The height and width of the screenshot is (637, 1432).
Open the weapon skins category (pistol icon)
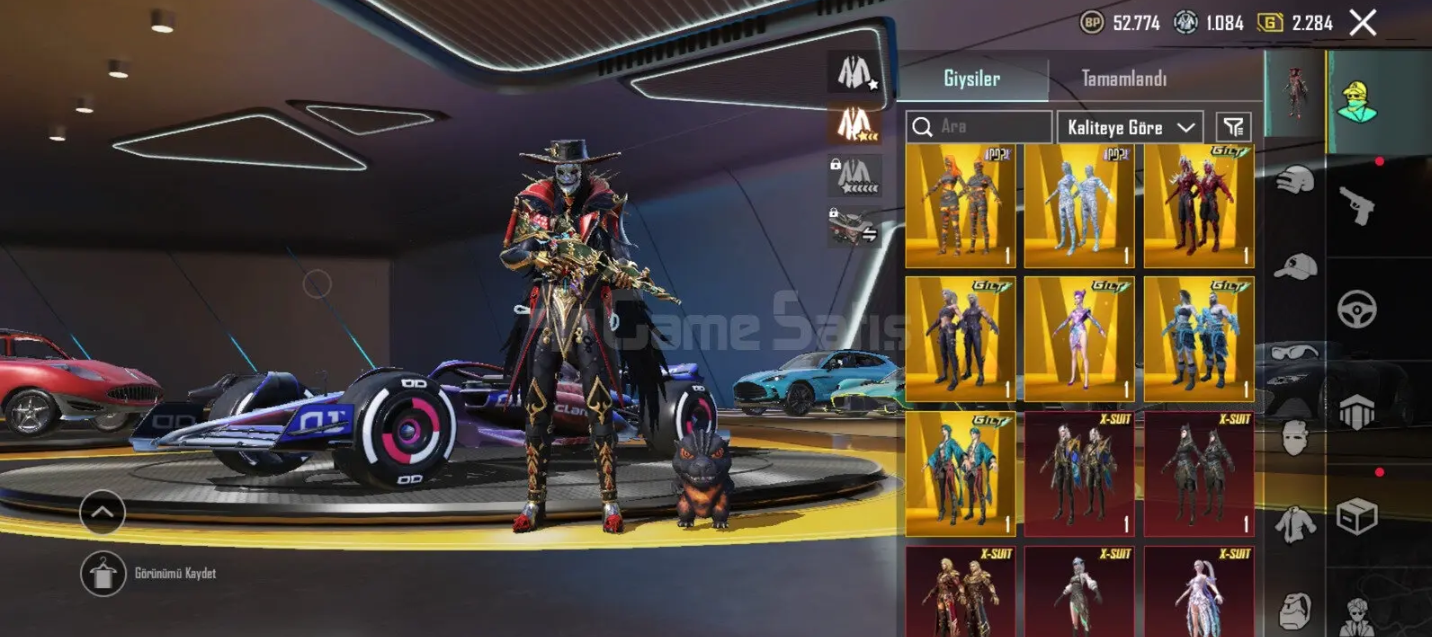[x=1357, y=205]
